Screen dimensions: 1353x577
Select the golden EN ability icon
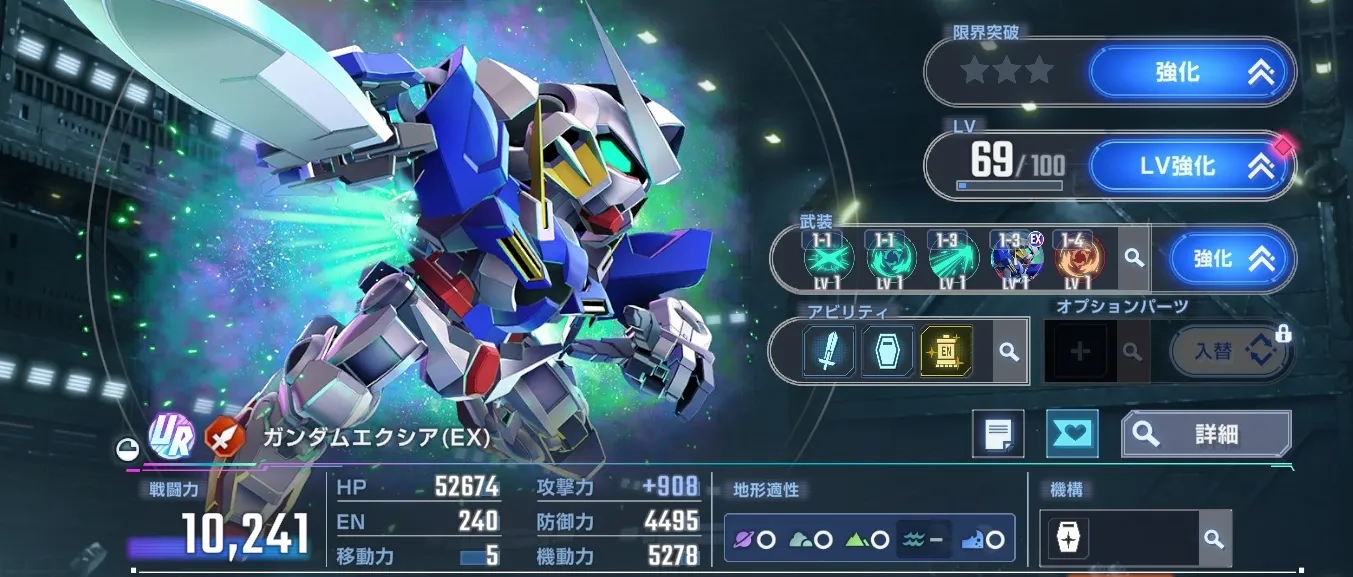coord(946,351)
